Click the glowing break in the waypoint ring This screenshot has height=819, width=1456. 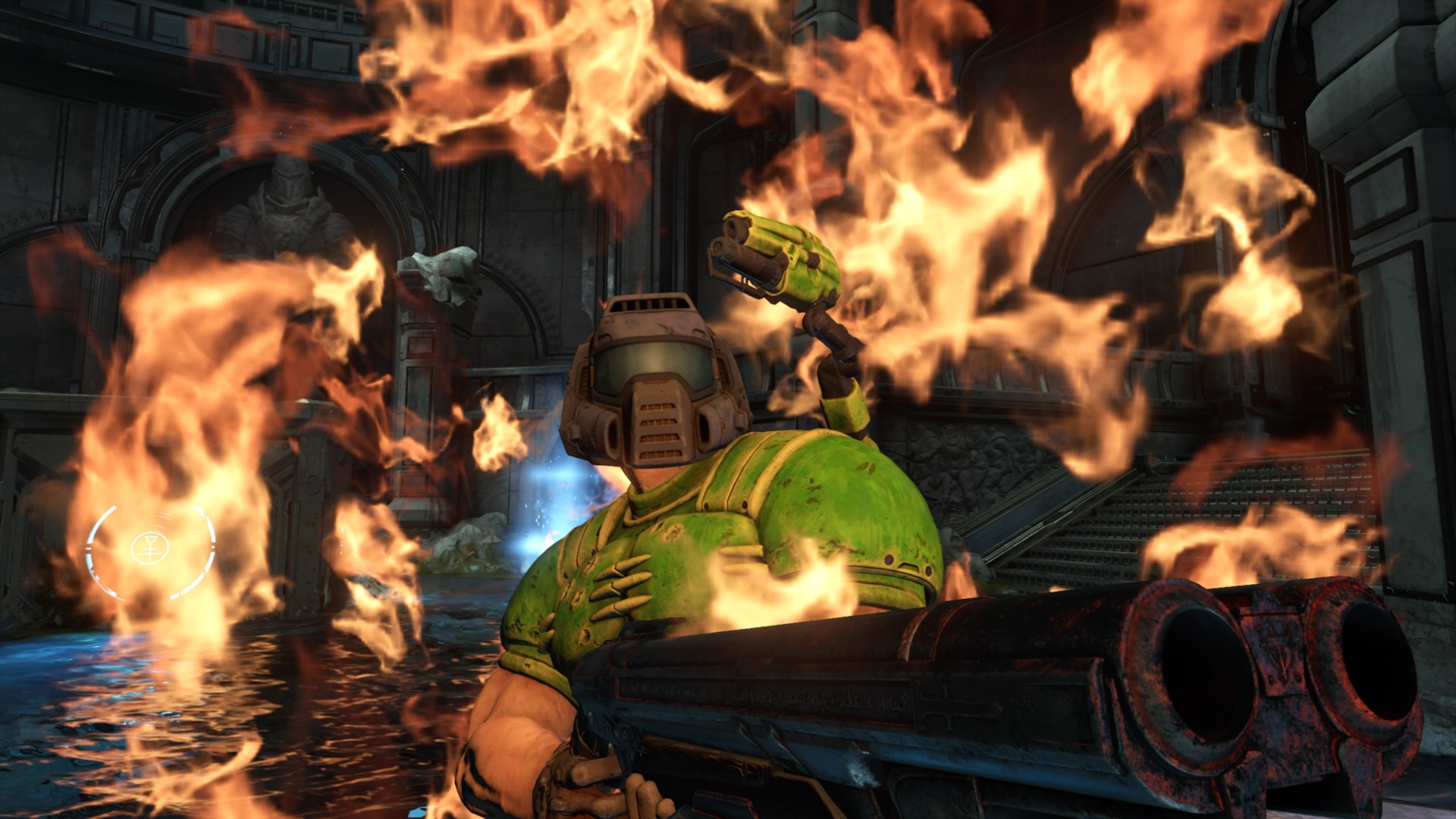pyautogui.click(x=212, y=548)
